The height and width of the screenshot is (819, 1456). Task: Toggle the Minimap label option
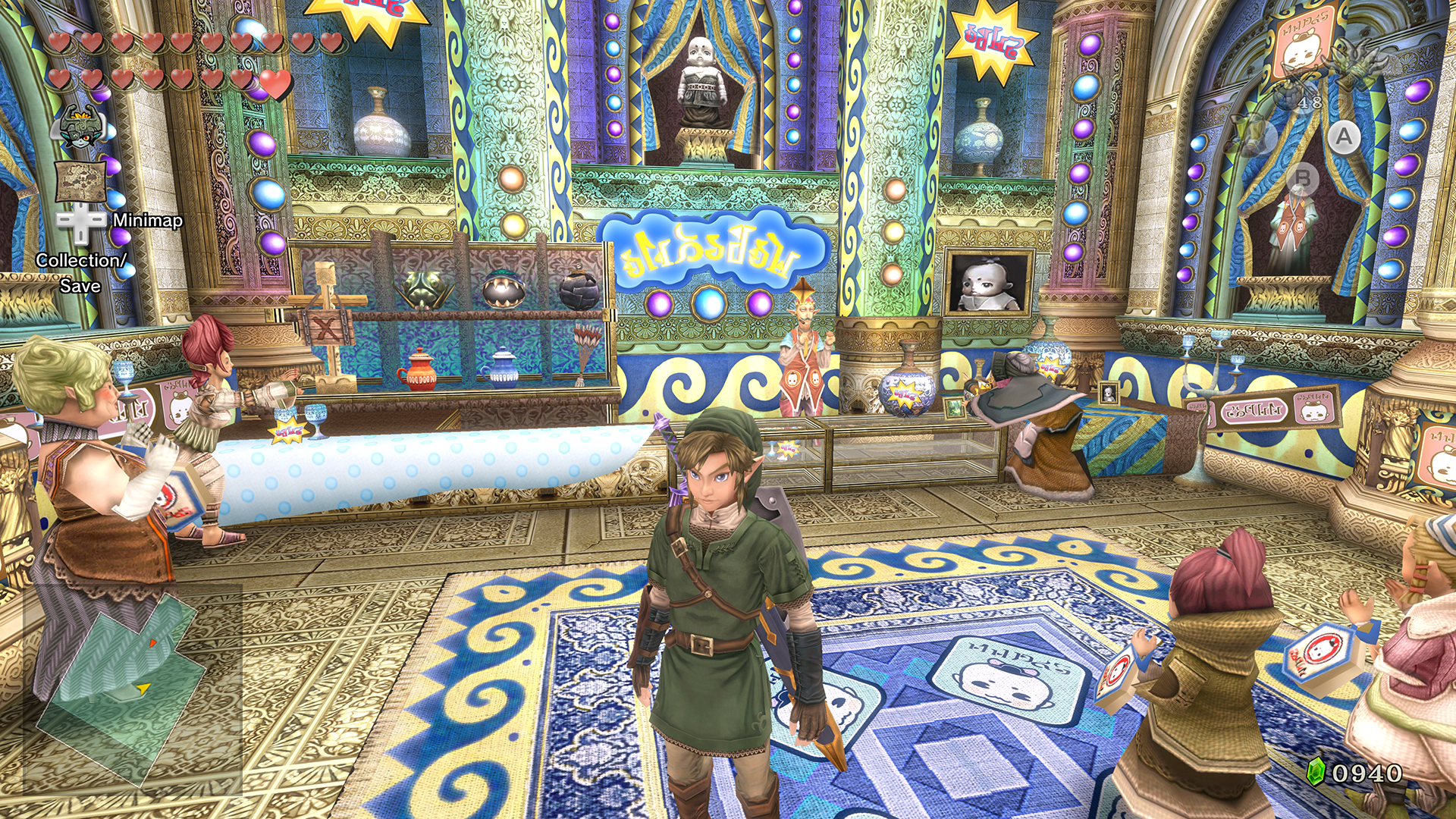click(x=147, y=221)
